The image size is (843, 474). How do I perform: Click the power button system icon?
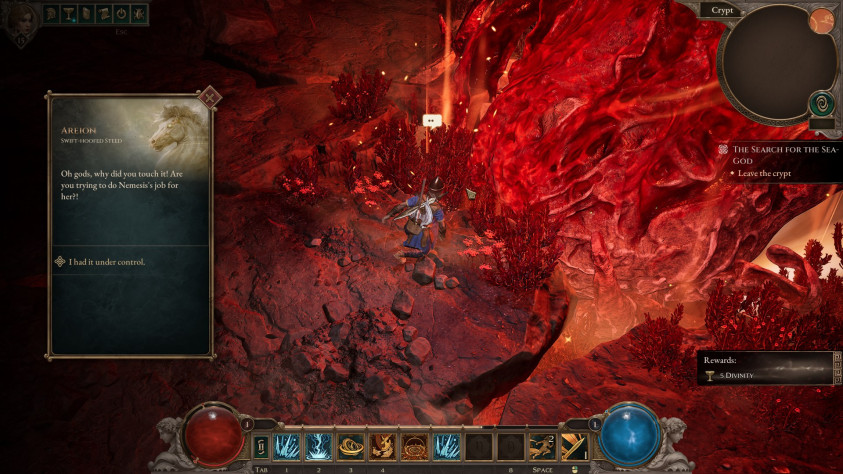[x=120, y=14]
